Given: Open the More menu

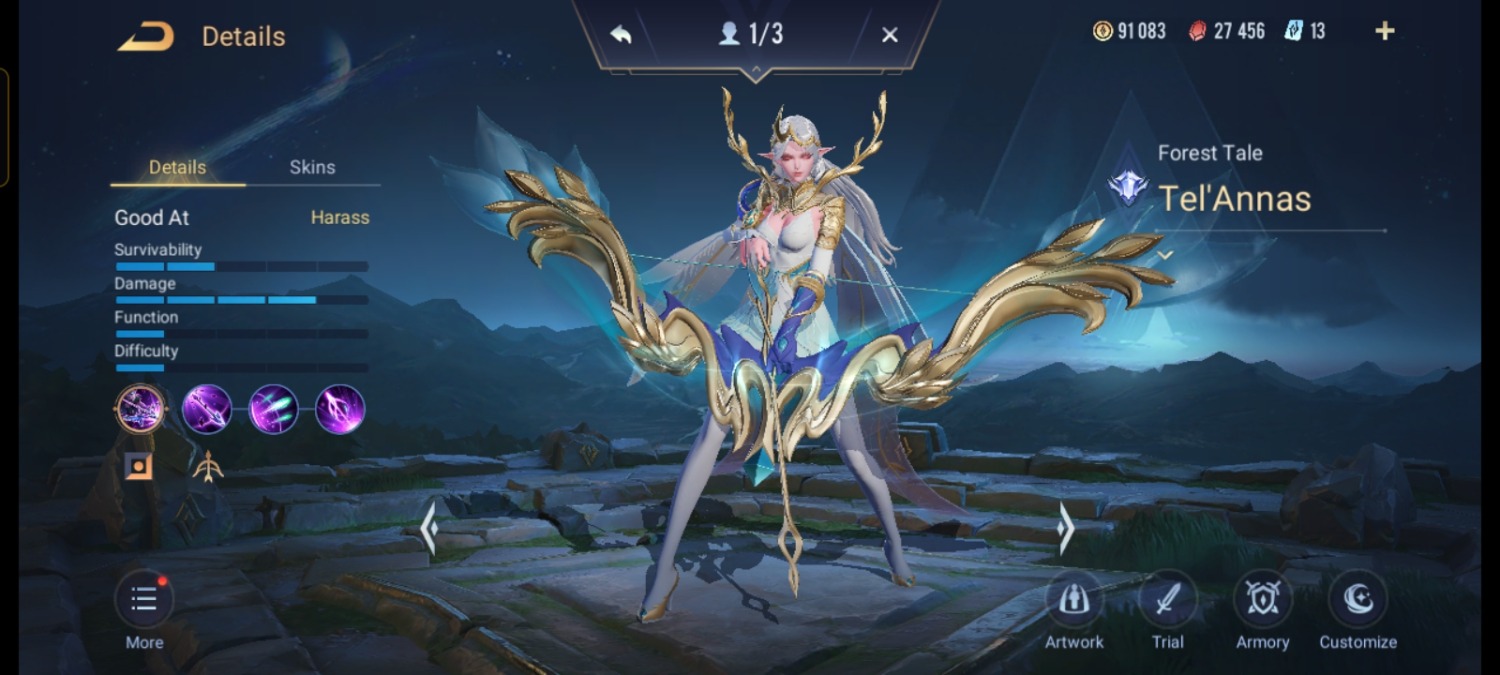Looking at the screenshot, I should 144,599.
